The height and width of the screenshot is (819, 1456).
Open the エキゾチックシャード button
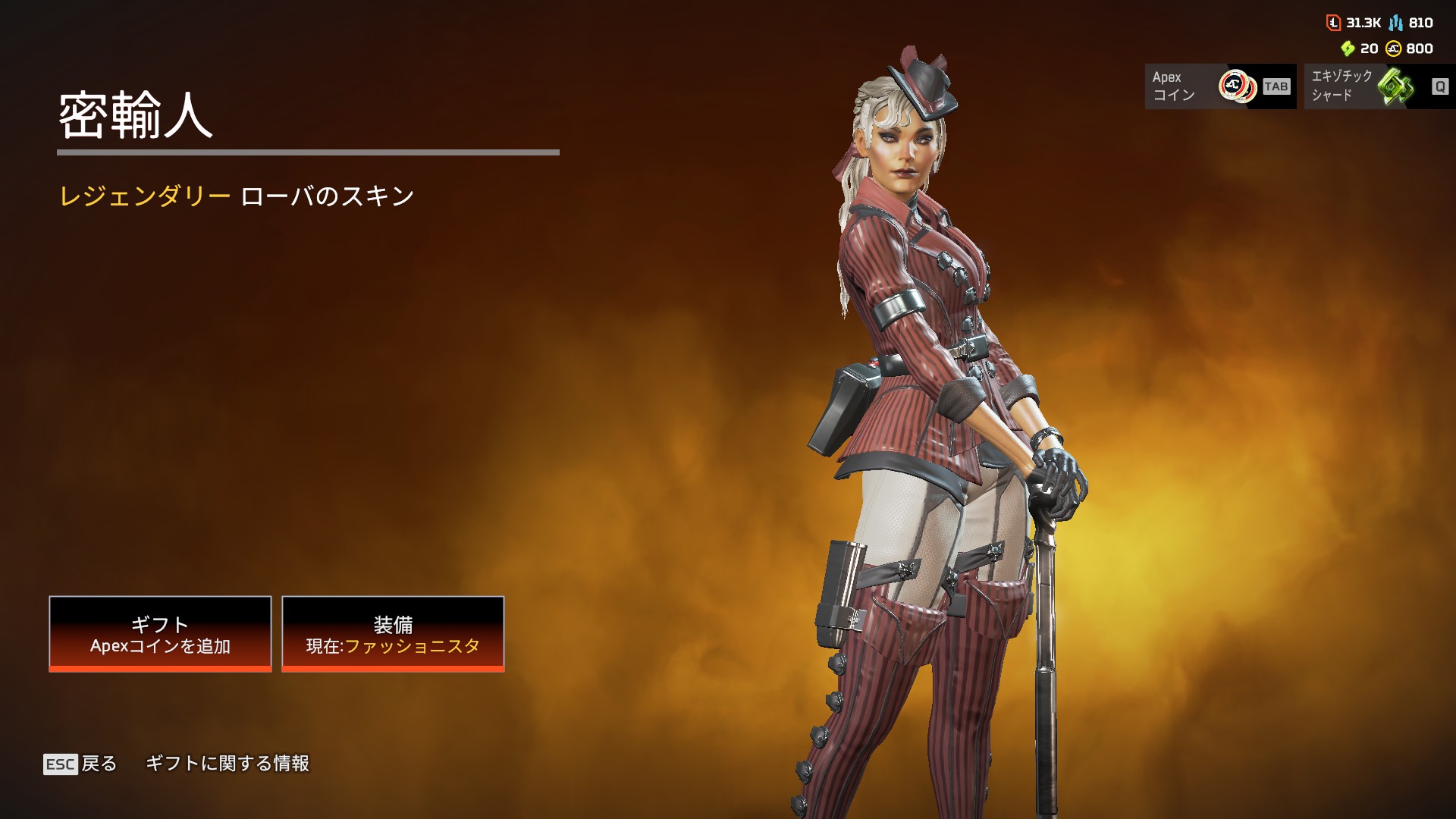(x=1379, y=86)
